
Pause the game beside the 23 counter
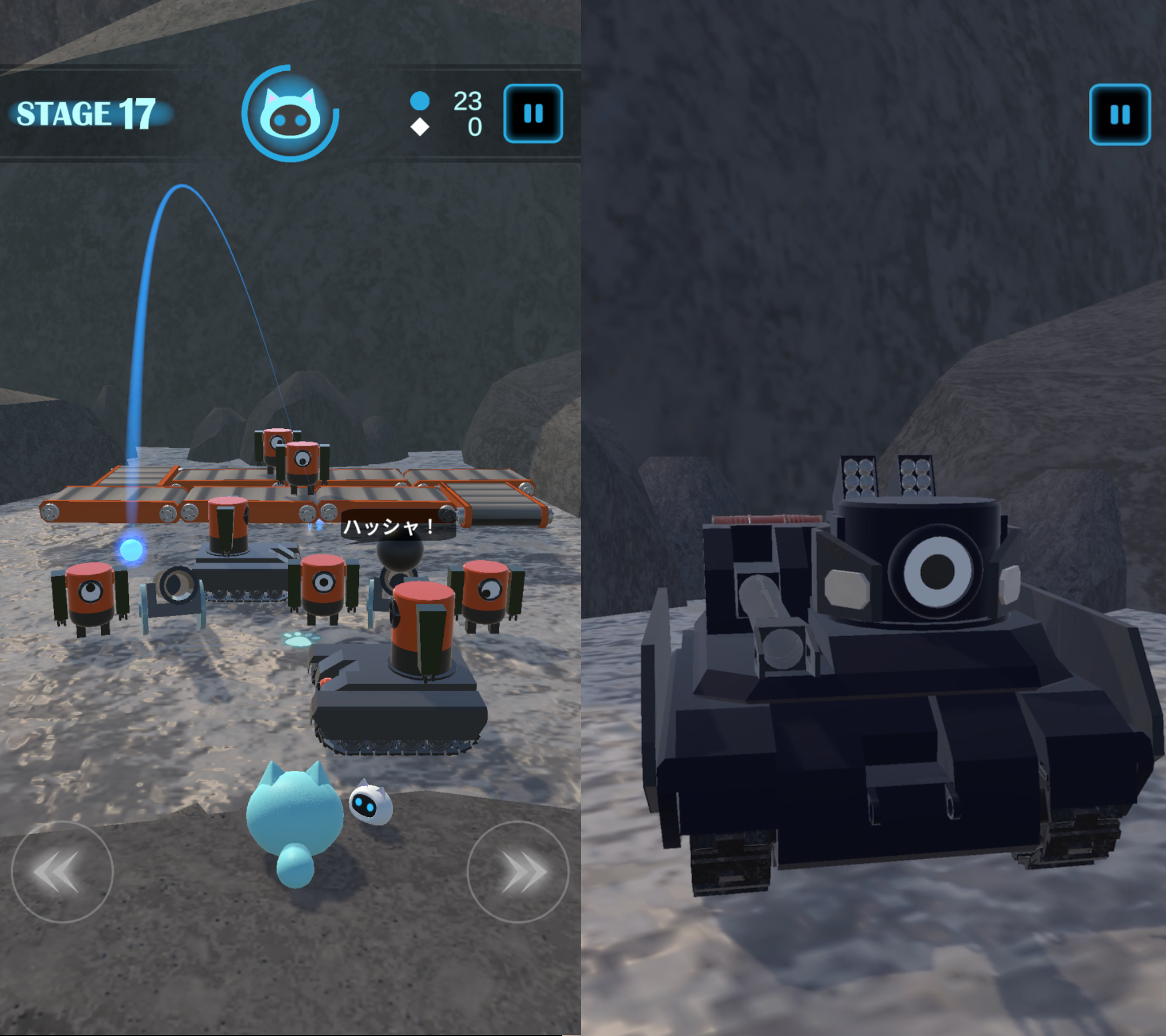pyautogui.click(x=533, y=113)
